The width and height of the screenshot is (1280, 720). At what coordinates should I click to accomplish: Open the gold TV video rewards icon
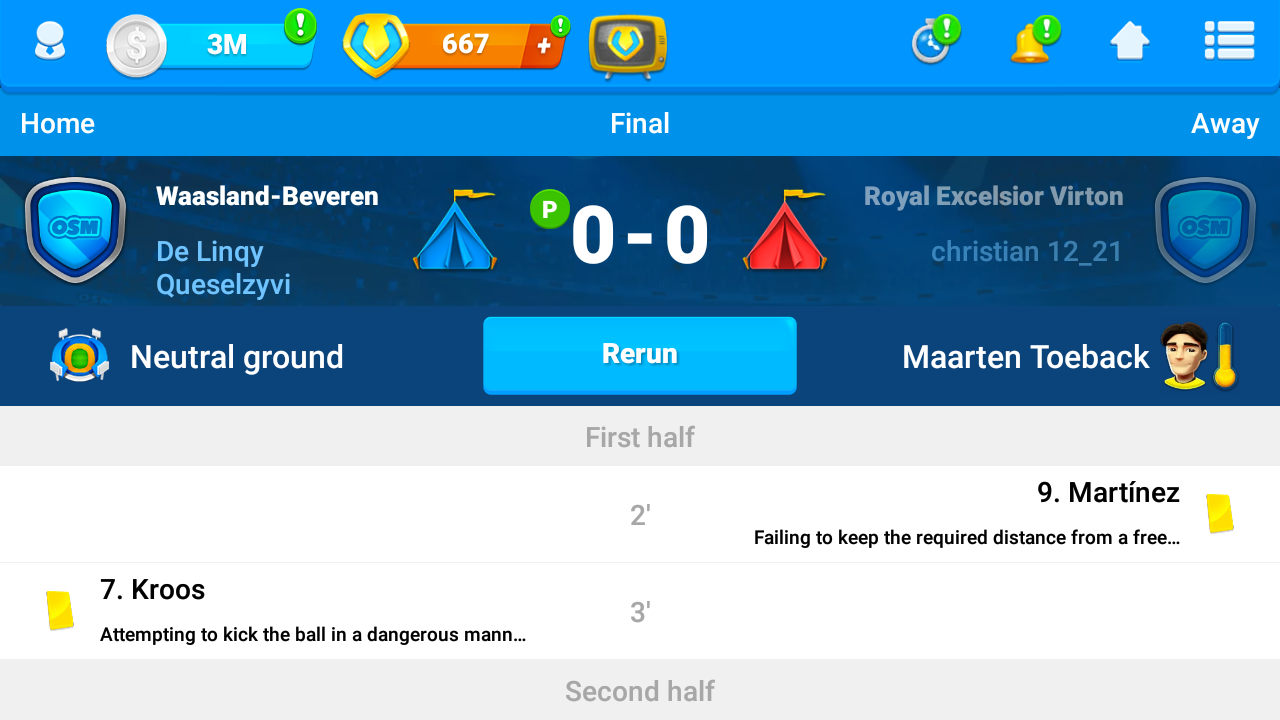[x=627, y=46]
